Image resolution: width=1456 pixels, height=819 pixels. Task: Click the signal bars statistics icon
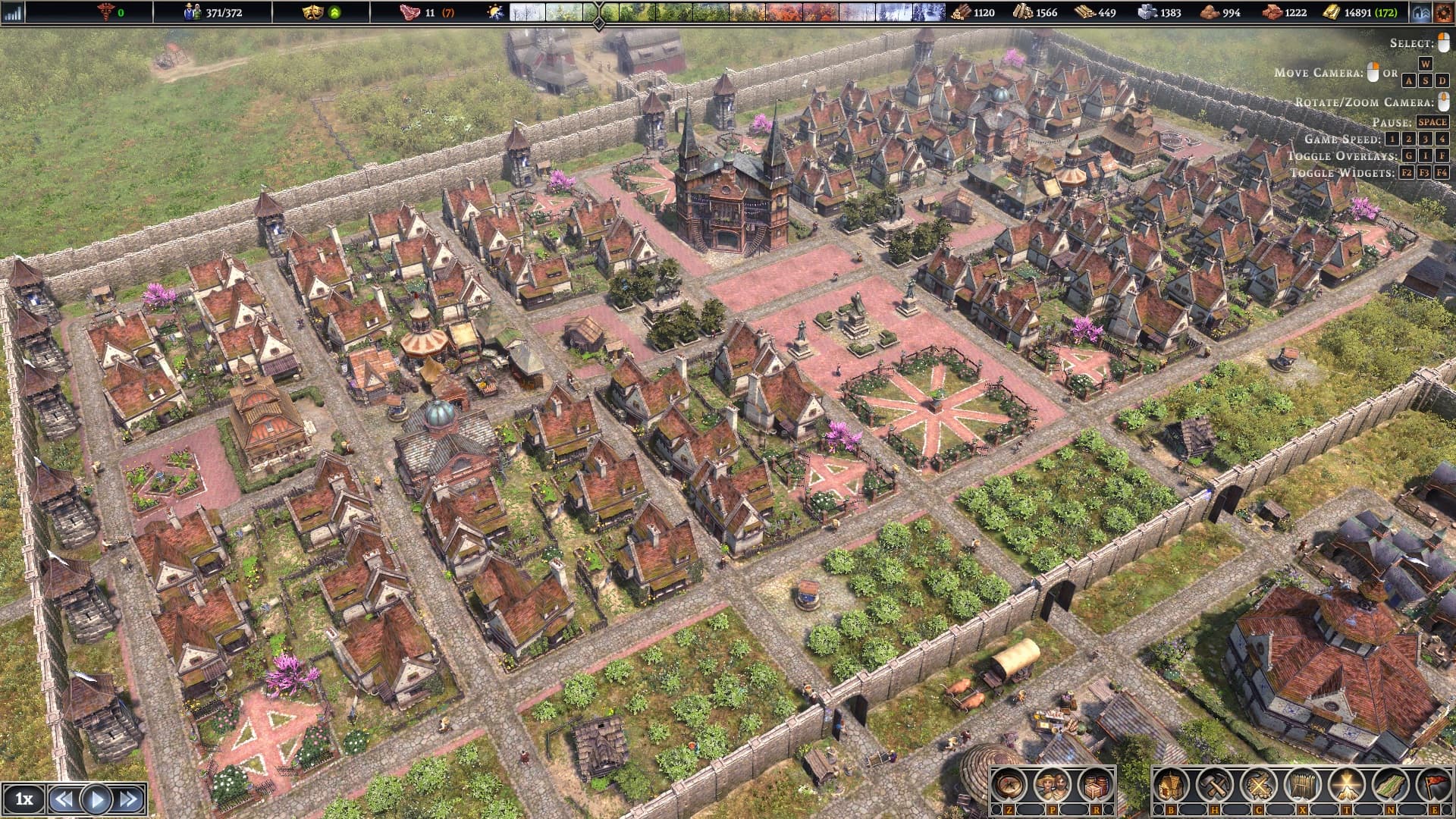(14, 12)
